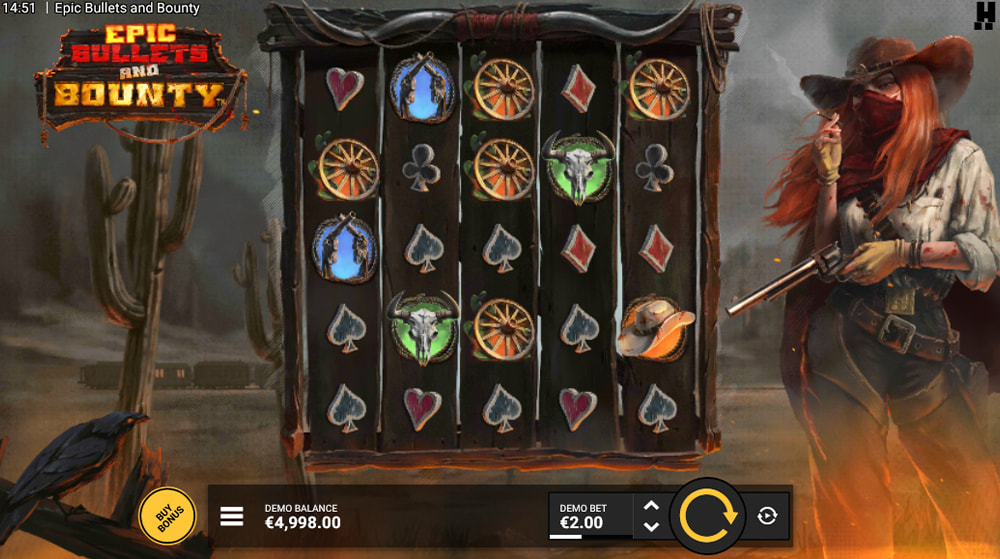Open the Buy Bonus feature

point(167,516)
